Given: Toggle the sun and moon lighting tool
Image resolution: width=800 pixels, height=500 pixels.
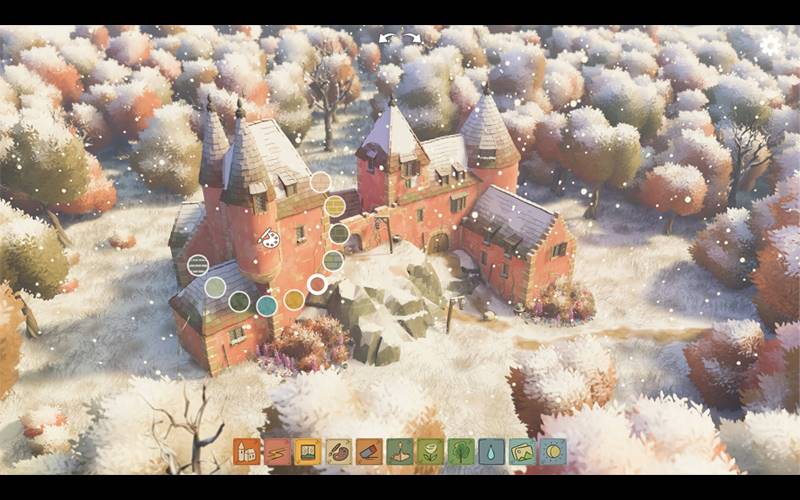Looking at the screenshot, I should (x=553, y=452).
